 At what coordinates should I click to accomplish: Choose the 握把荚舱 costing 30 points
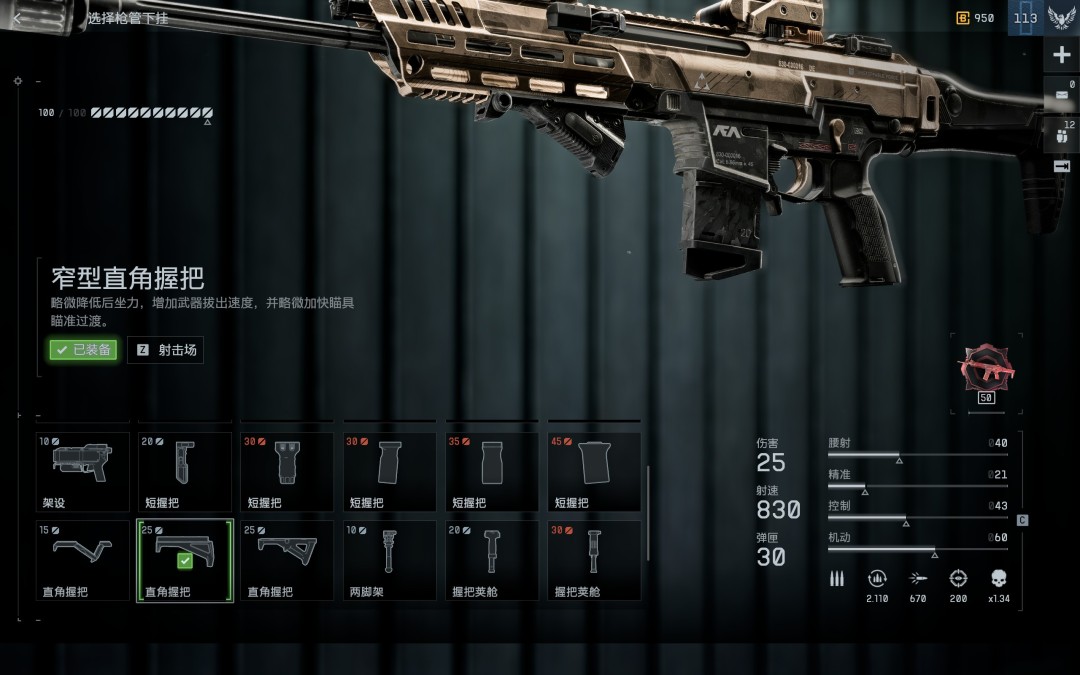click(x=595, y=560)
